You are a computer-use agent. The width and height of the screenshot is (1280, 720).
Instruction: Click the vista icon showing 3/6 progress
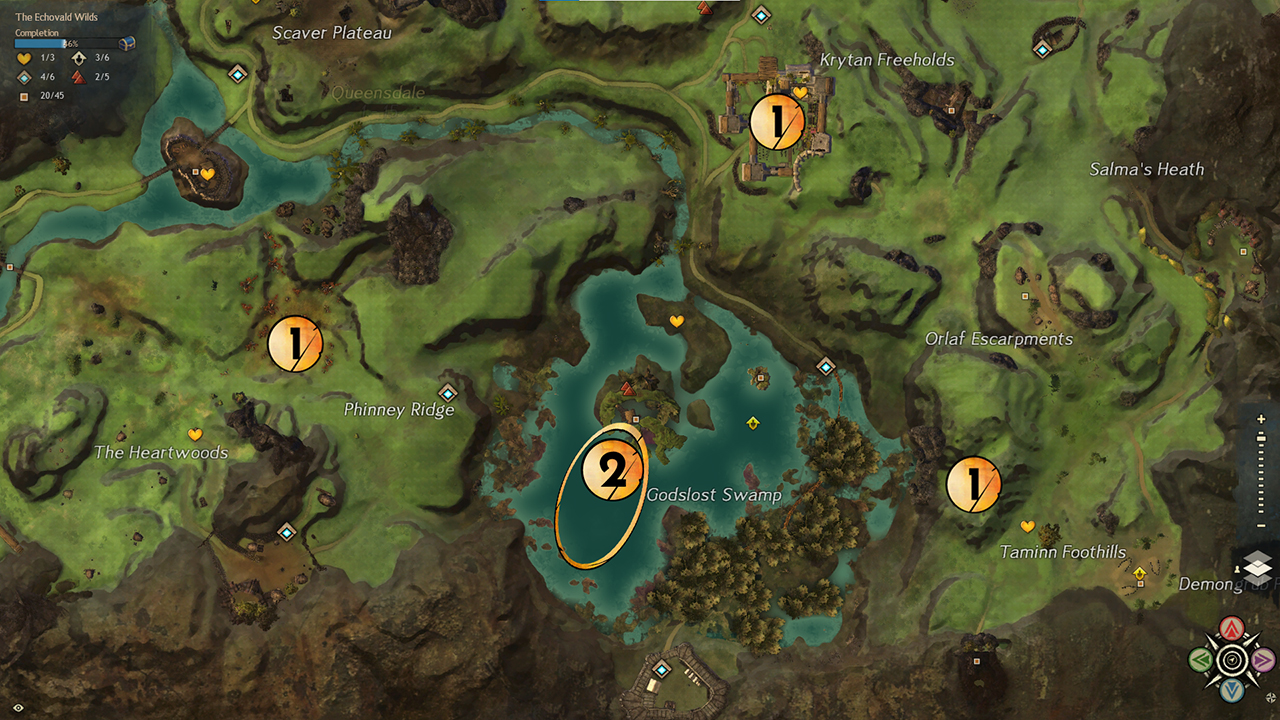click(x=78, y=58)
